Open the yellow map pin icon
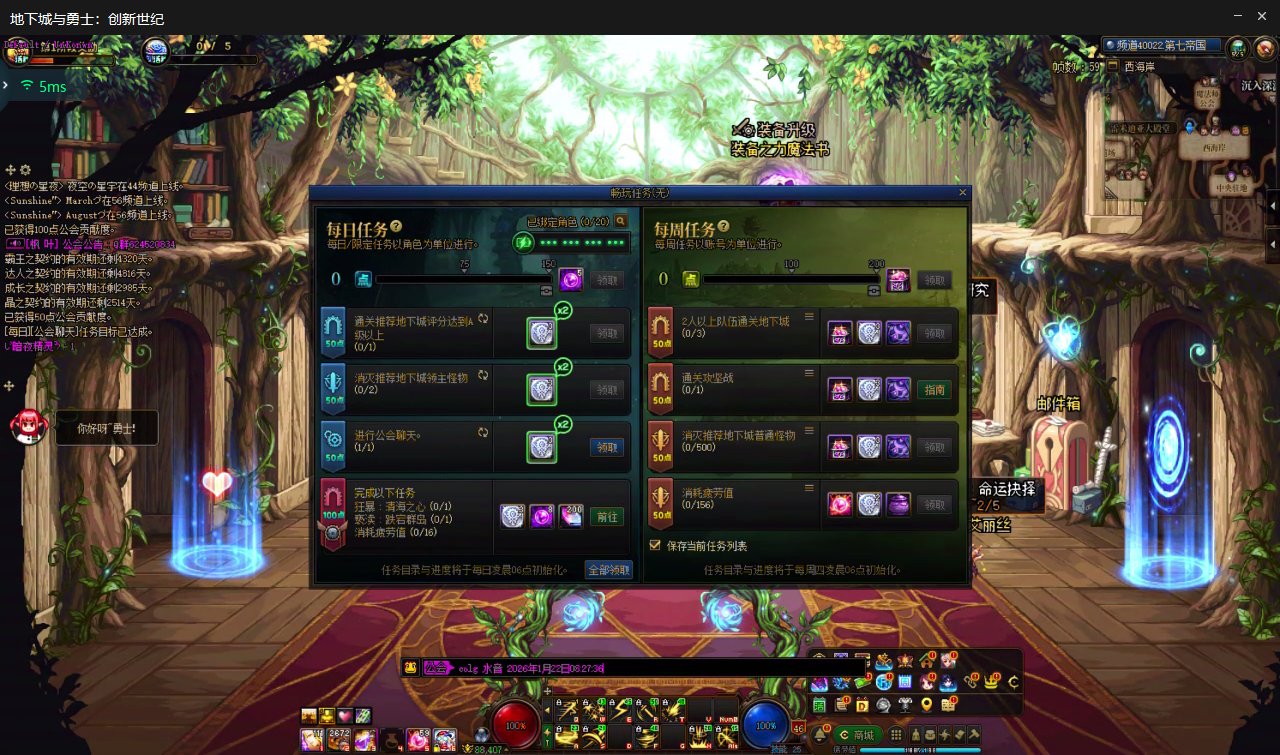 pyautogui.click(x=927, y=705)
